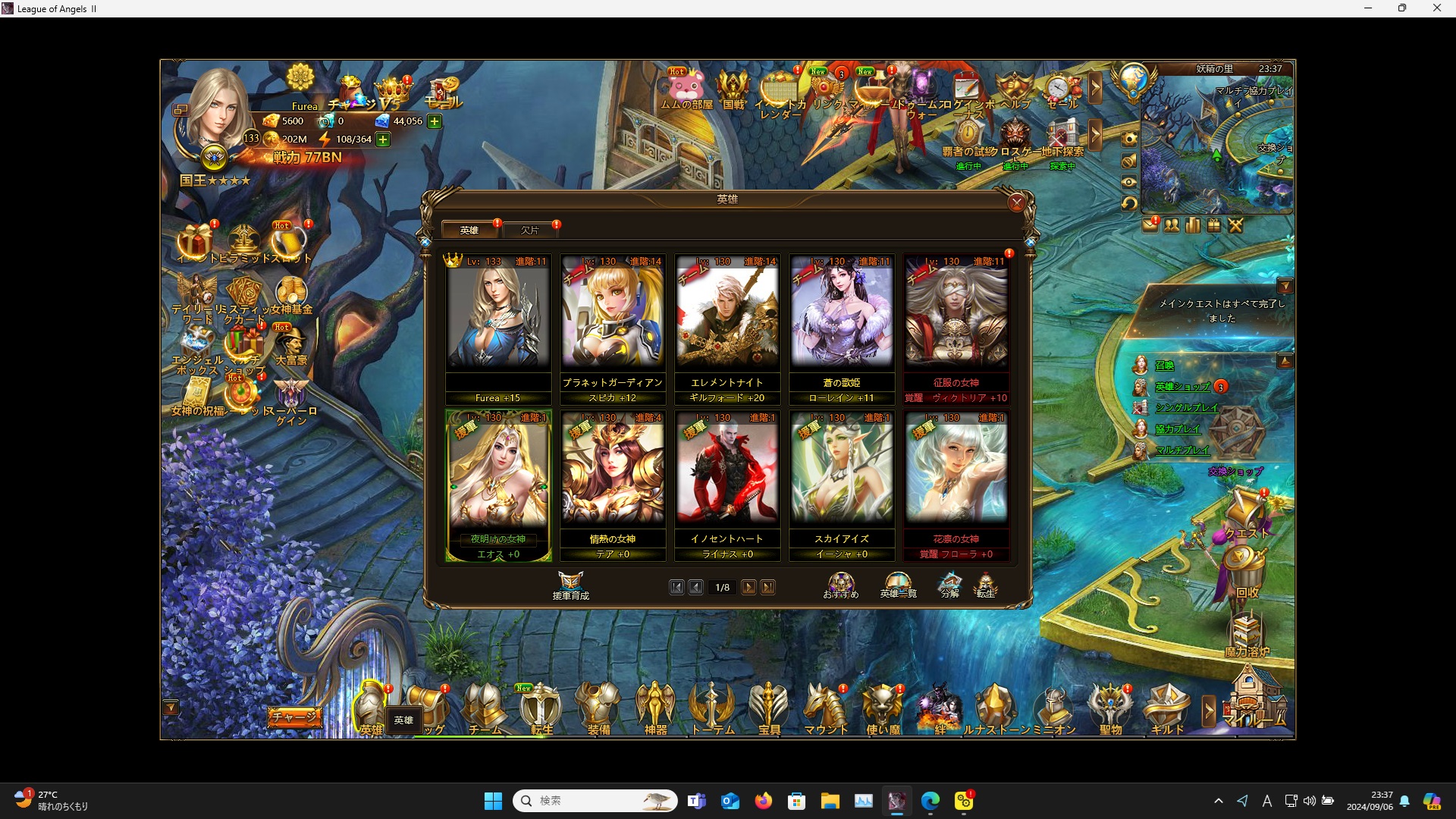Close the 英雄 hero panel
The width and height of the screenshot is (1456, 819).
point(1016,202)
